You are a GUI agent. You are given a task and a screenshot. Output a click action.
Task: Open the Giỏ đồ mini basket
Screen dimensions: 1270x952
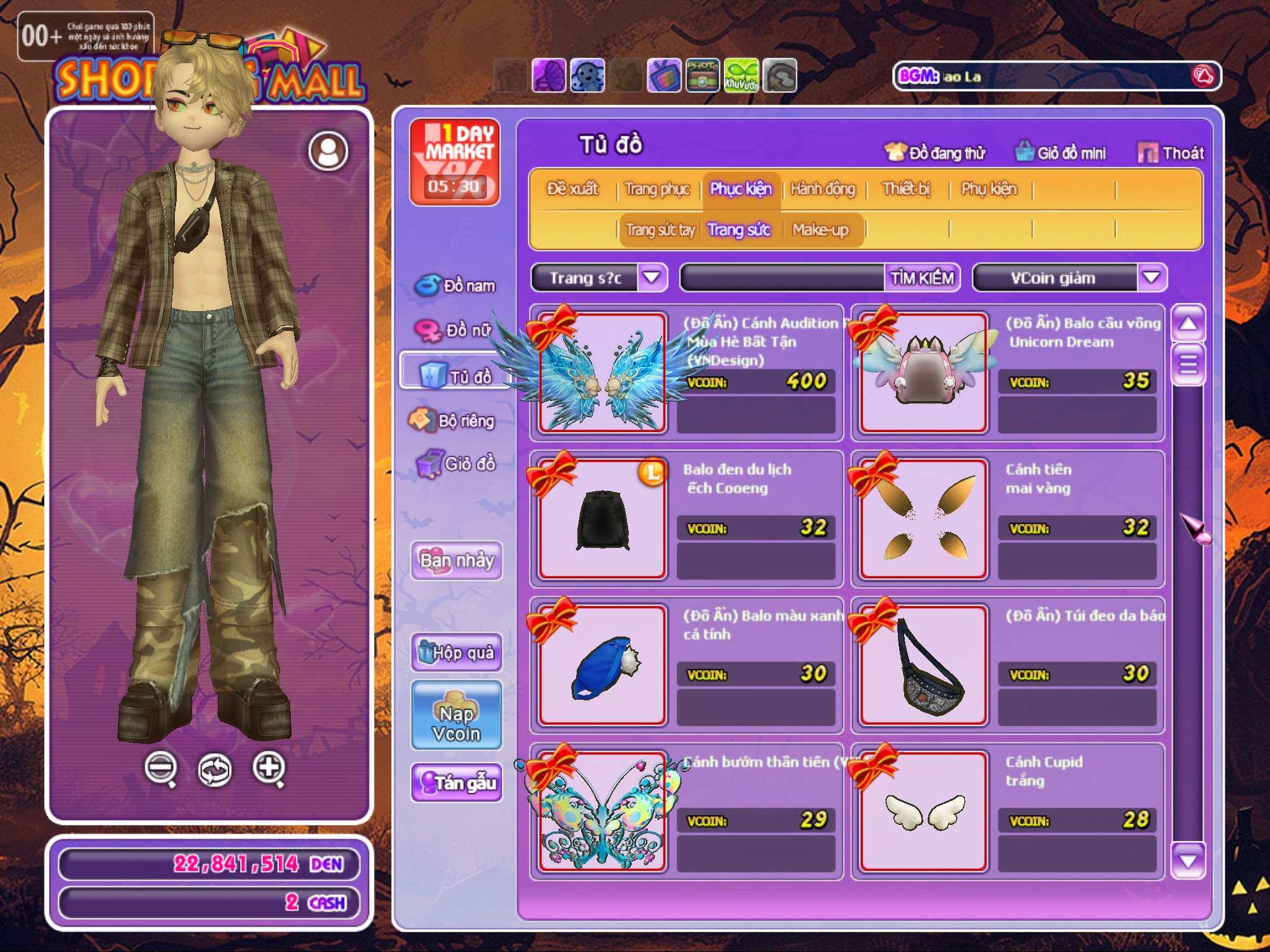coord(1060,152)
